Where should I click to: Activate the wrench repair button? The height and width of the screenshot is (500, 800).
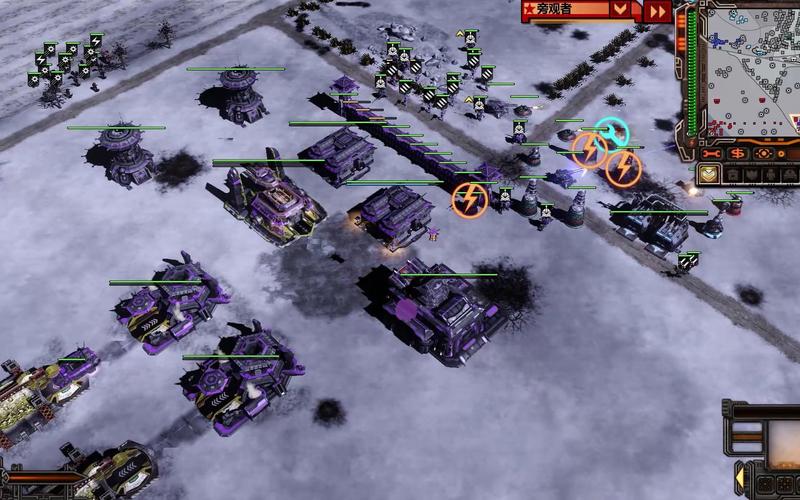pos(712,154)
